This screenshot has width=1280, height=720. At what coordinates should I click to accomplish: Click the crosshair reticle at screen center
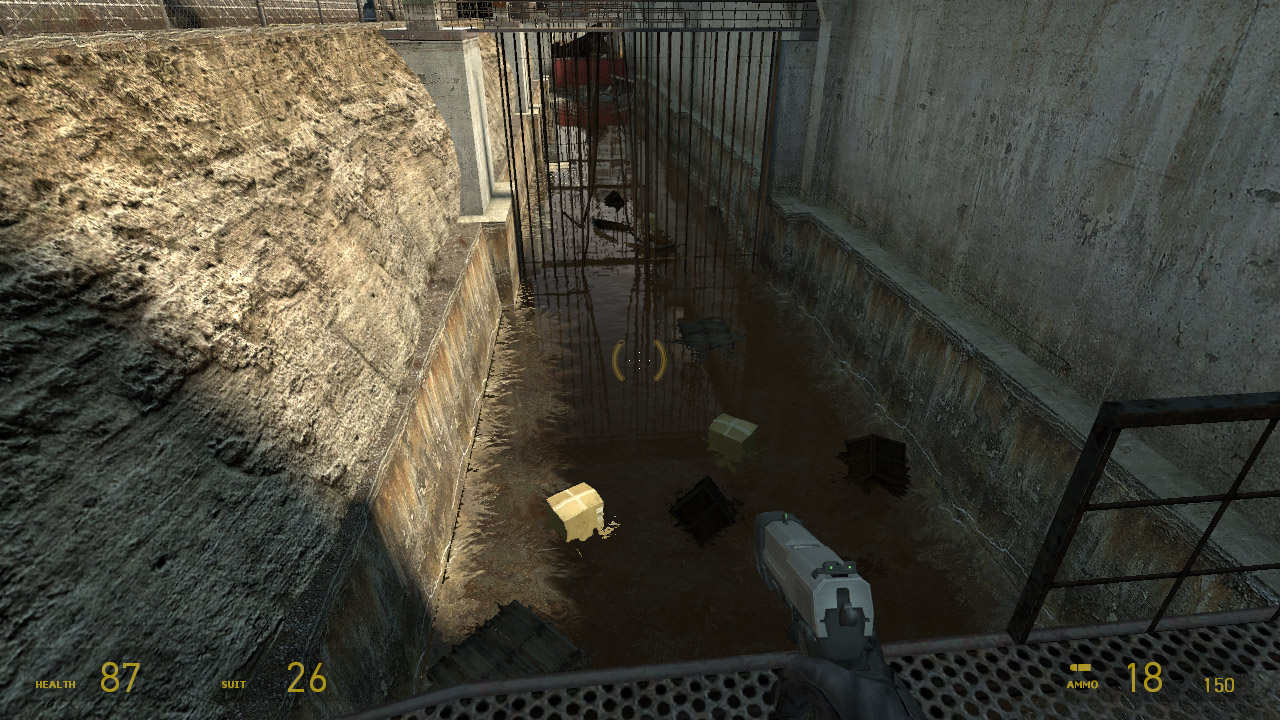point(640,360)
